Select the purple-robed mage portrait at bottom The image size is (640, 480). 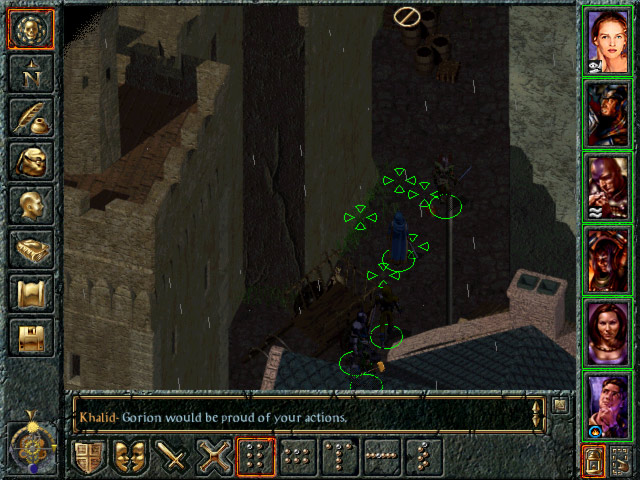[610, 403]
